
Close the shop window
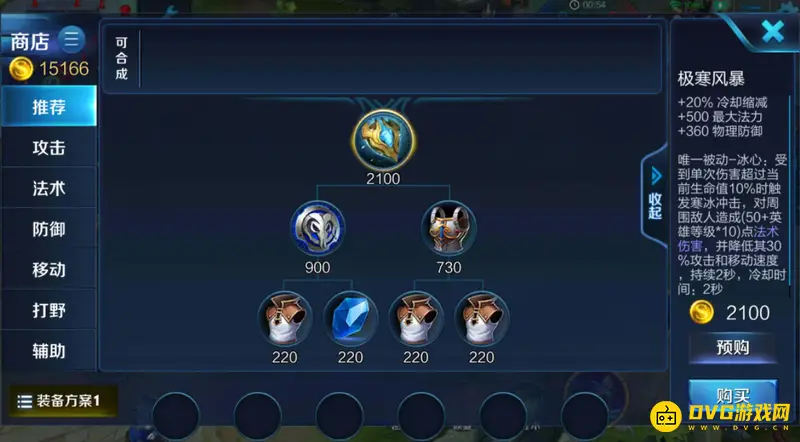(x=772, y=32)
